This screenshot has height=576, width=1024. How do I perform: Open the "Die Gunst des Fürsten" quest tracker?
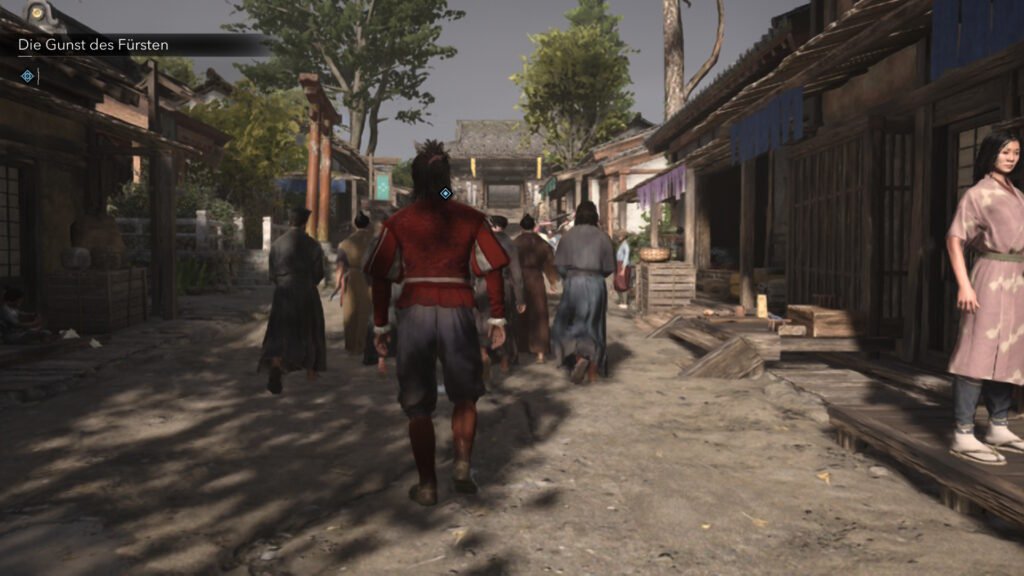coord(94,45)
